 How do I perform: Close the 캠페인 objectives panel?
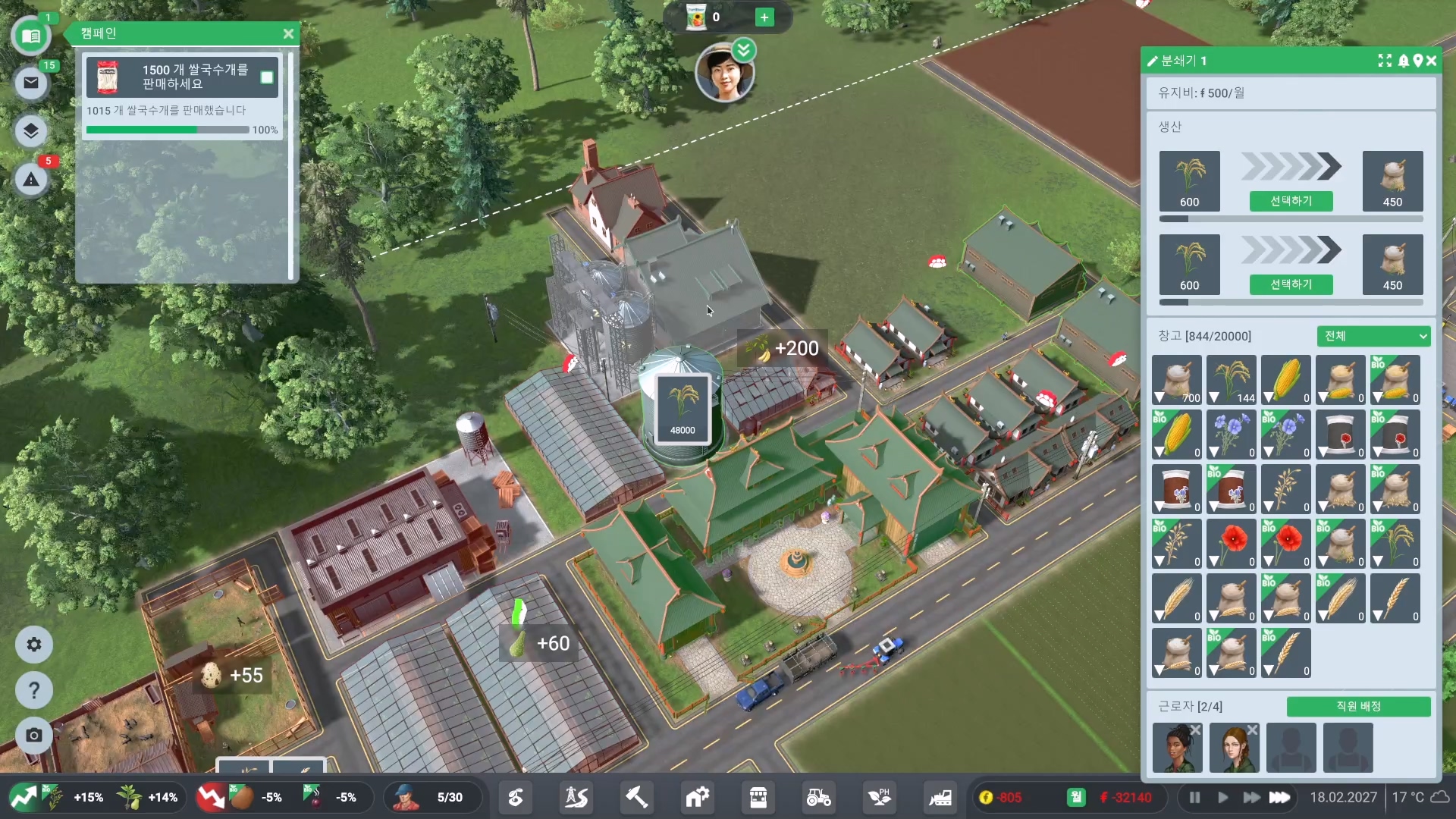tap(288, 34)
